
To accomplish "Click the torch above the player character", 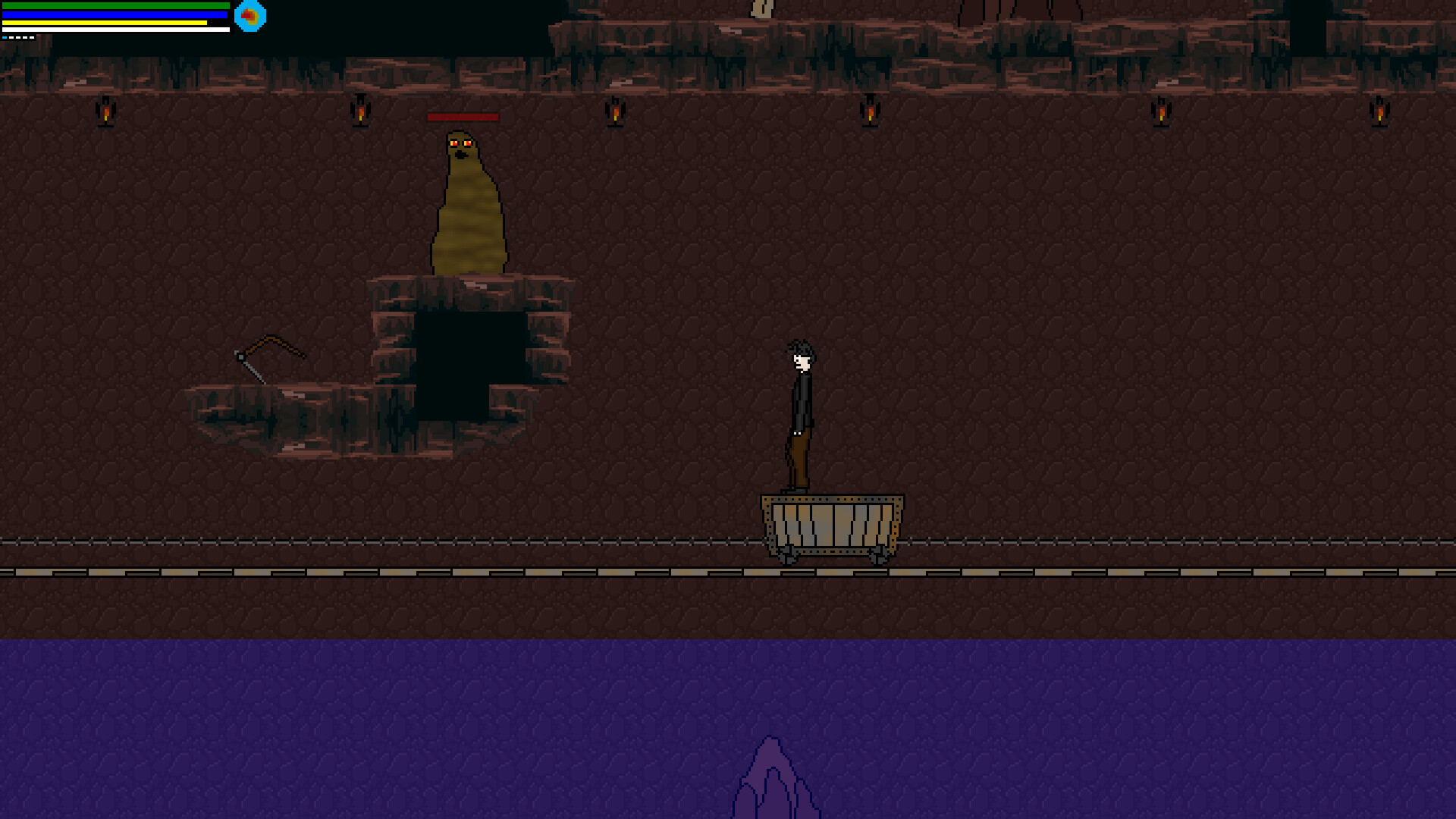I will click(869, 112).
